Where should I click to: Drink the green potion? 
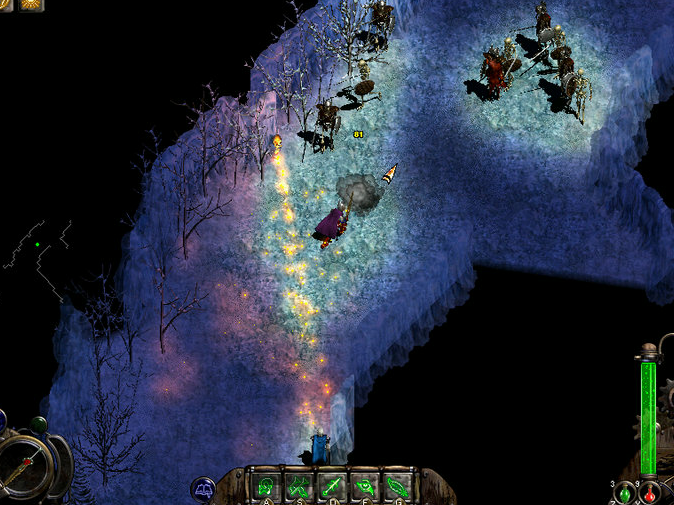624,494
